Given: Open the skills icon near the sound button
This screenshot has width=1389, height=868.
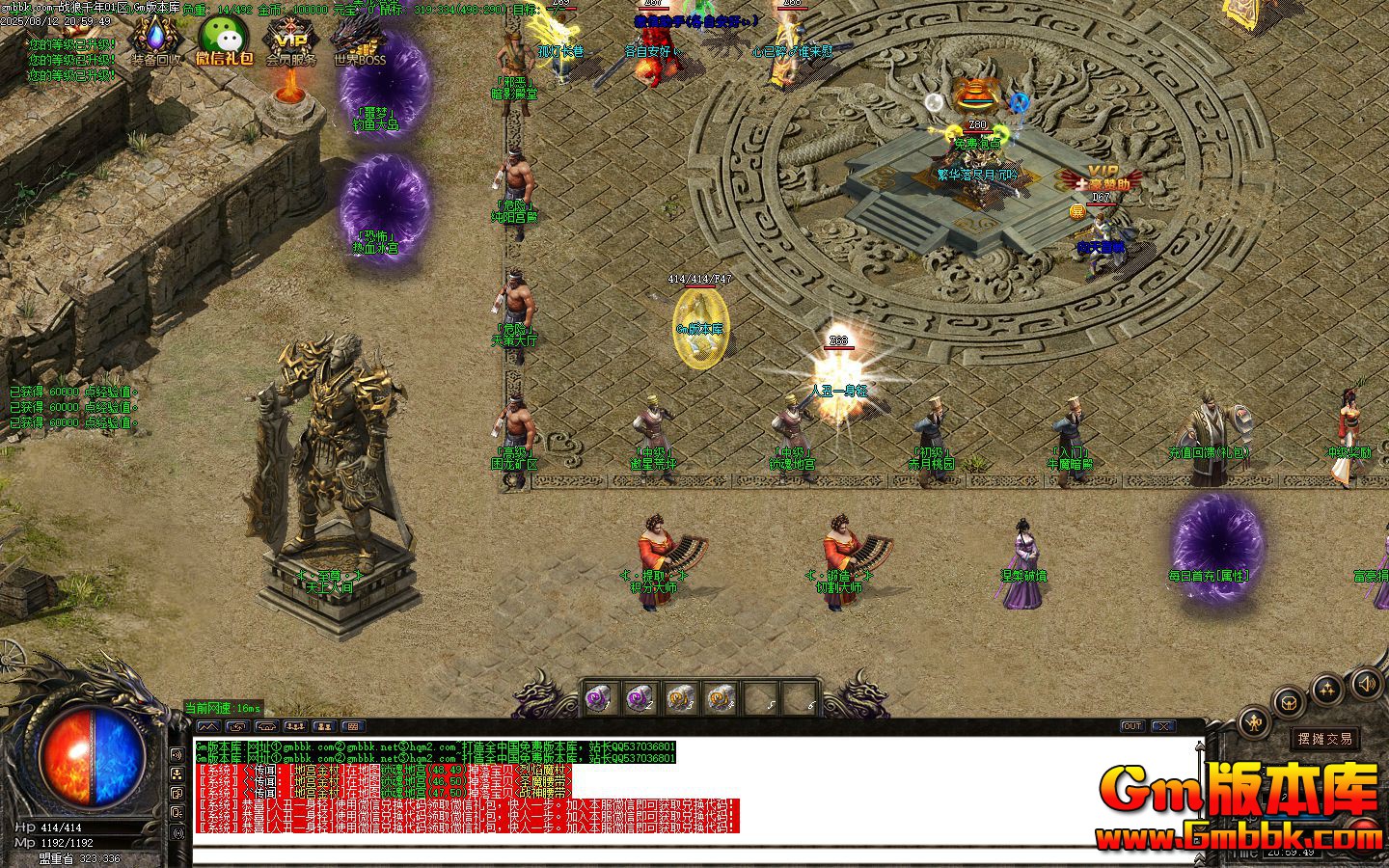Looking at the screenshot, I should 1327,688.
